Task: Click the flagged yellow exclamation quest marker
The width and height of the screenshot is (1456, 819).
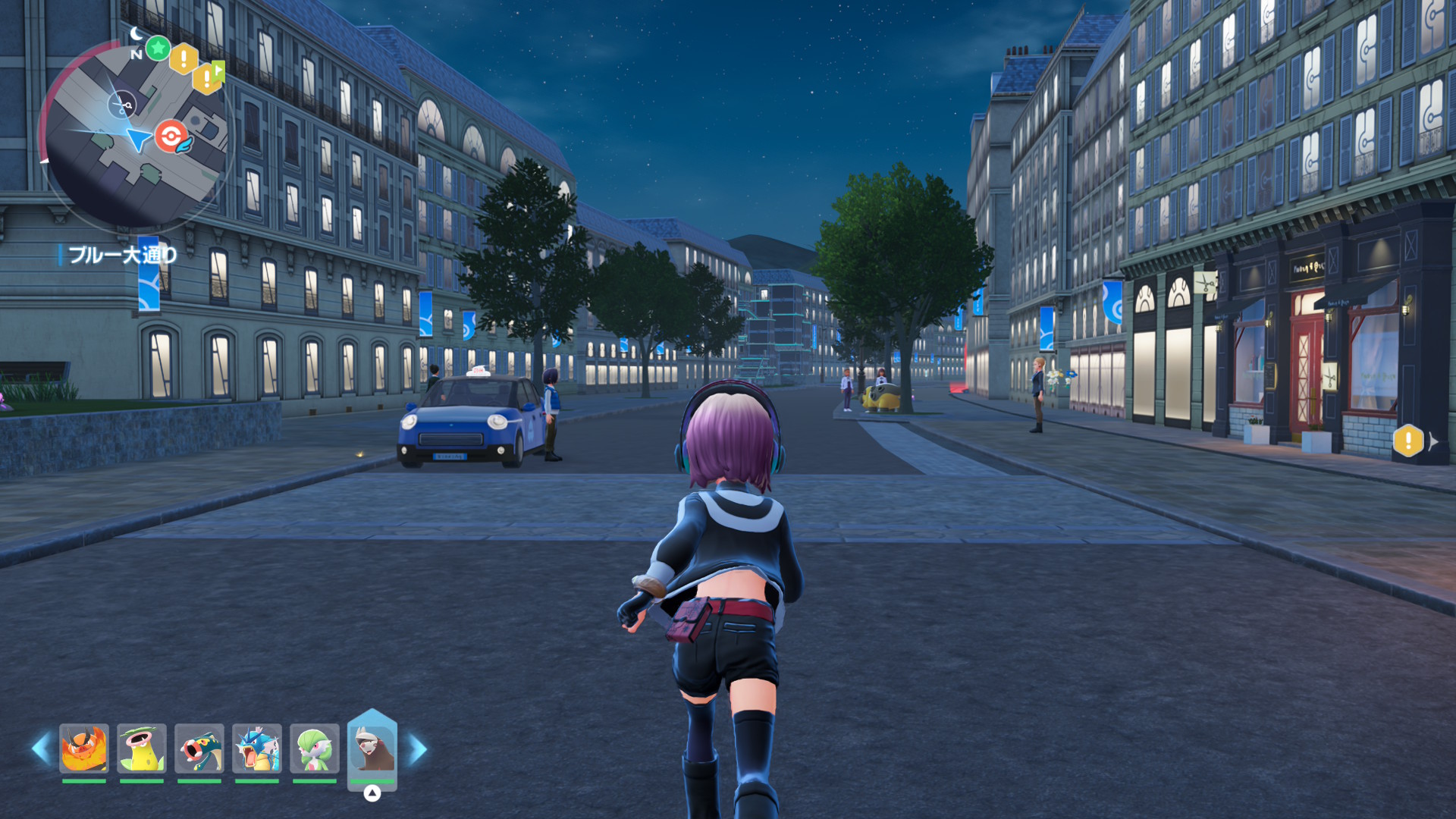Action: [208, 77]
